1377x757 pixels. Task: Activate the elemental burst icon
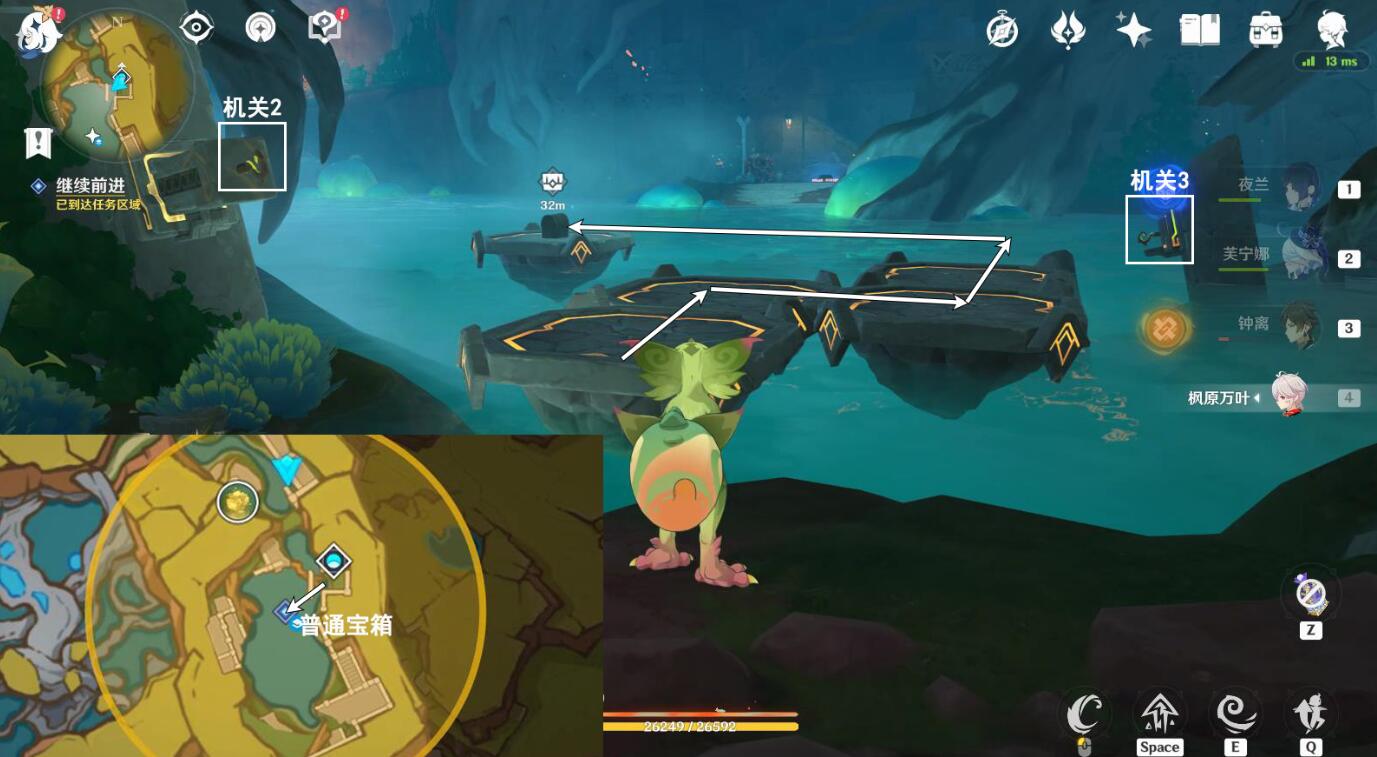[1310, 714]
